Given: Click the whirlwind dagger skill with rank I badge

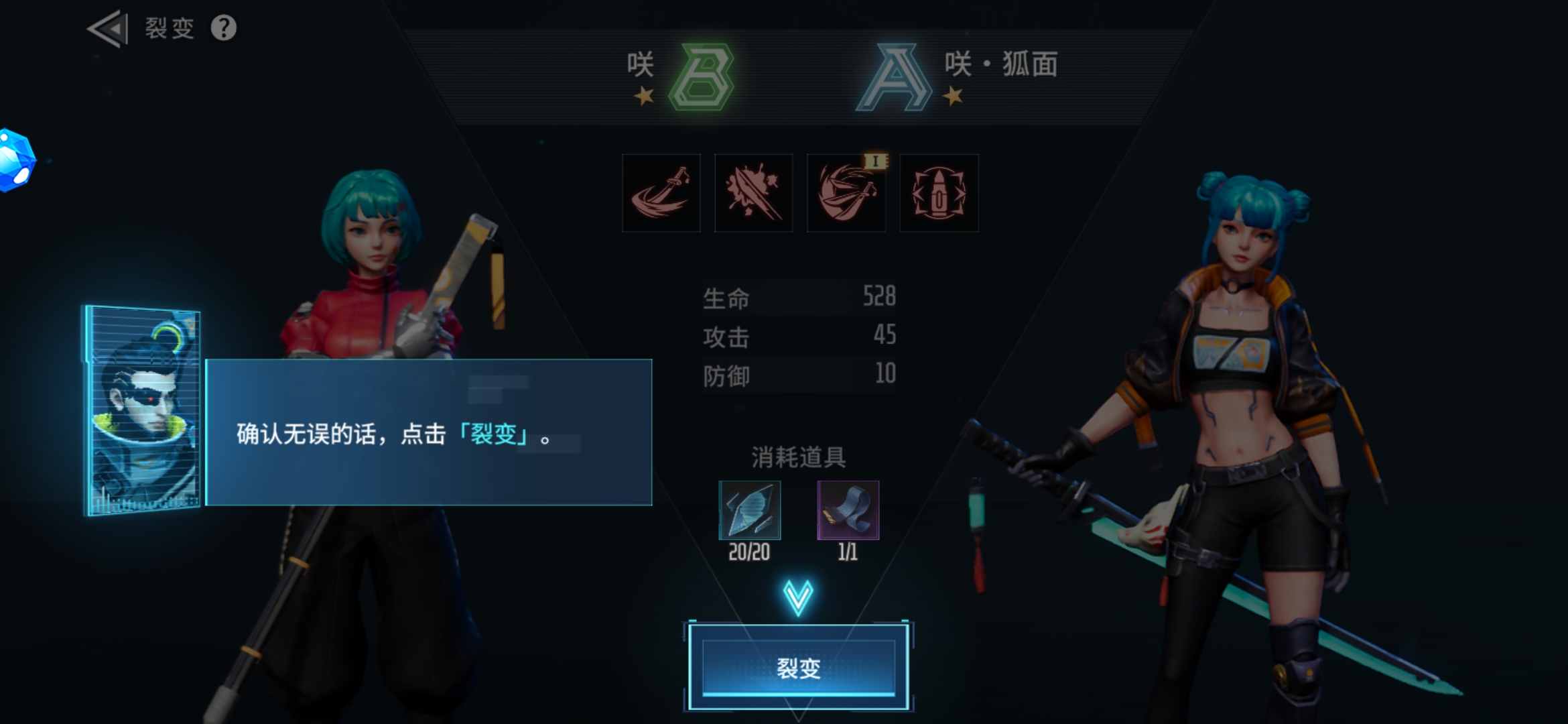Looking at the screenshot, I should pos(846,193).
